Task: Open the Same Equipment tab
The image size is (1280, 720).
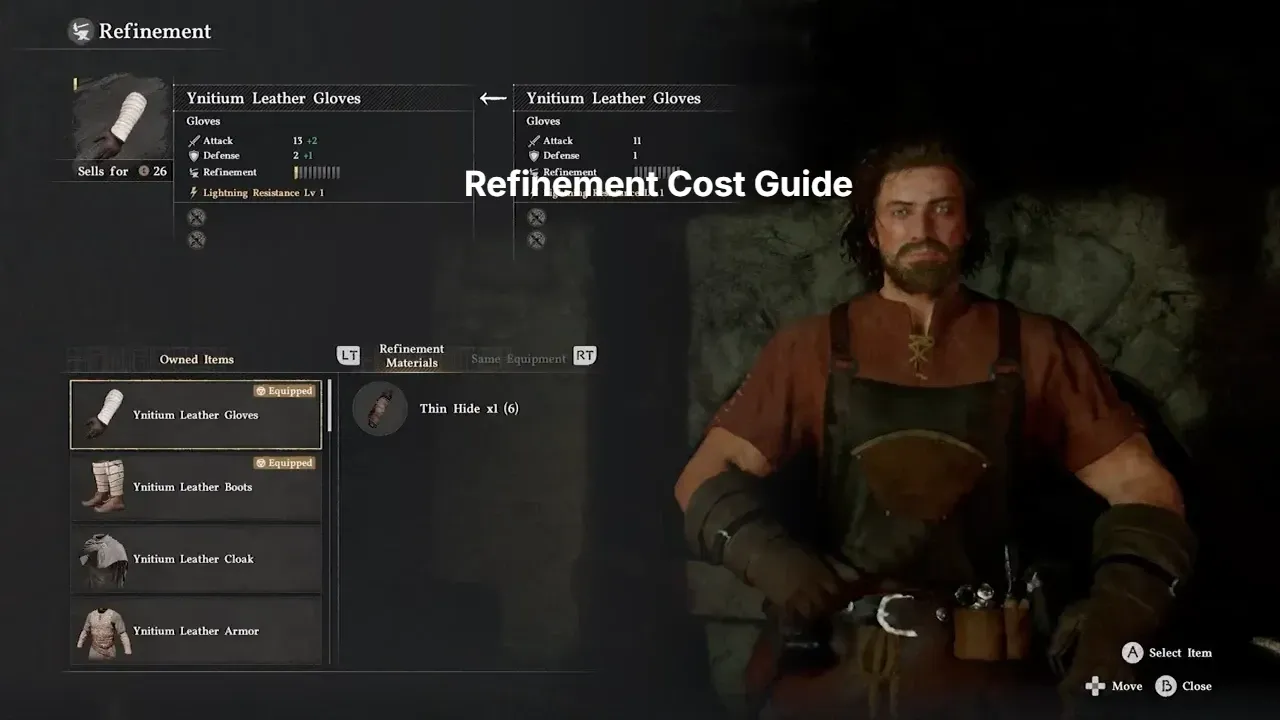Action: coord(518,359)
